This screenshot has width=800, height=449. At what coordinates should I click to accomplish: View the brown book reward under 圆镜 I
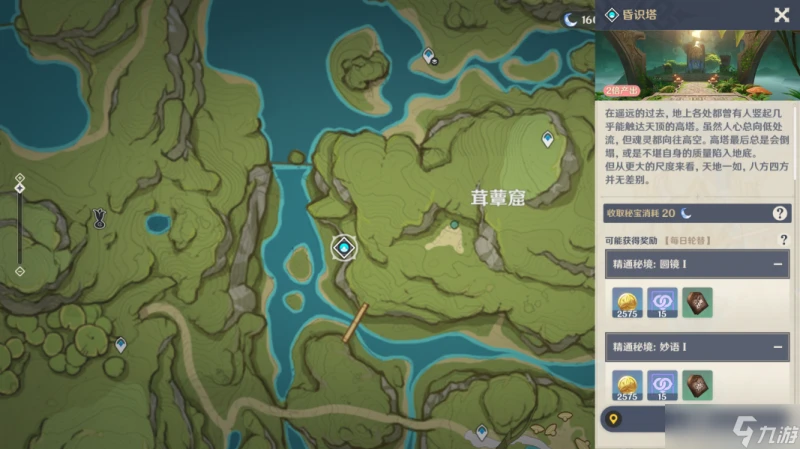(x=697, y=301)
